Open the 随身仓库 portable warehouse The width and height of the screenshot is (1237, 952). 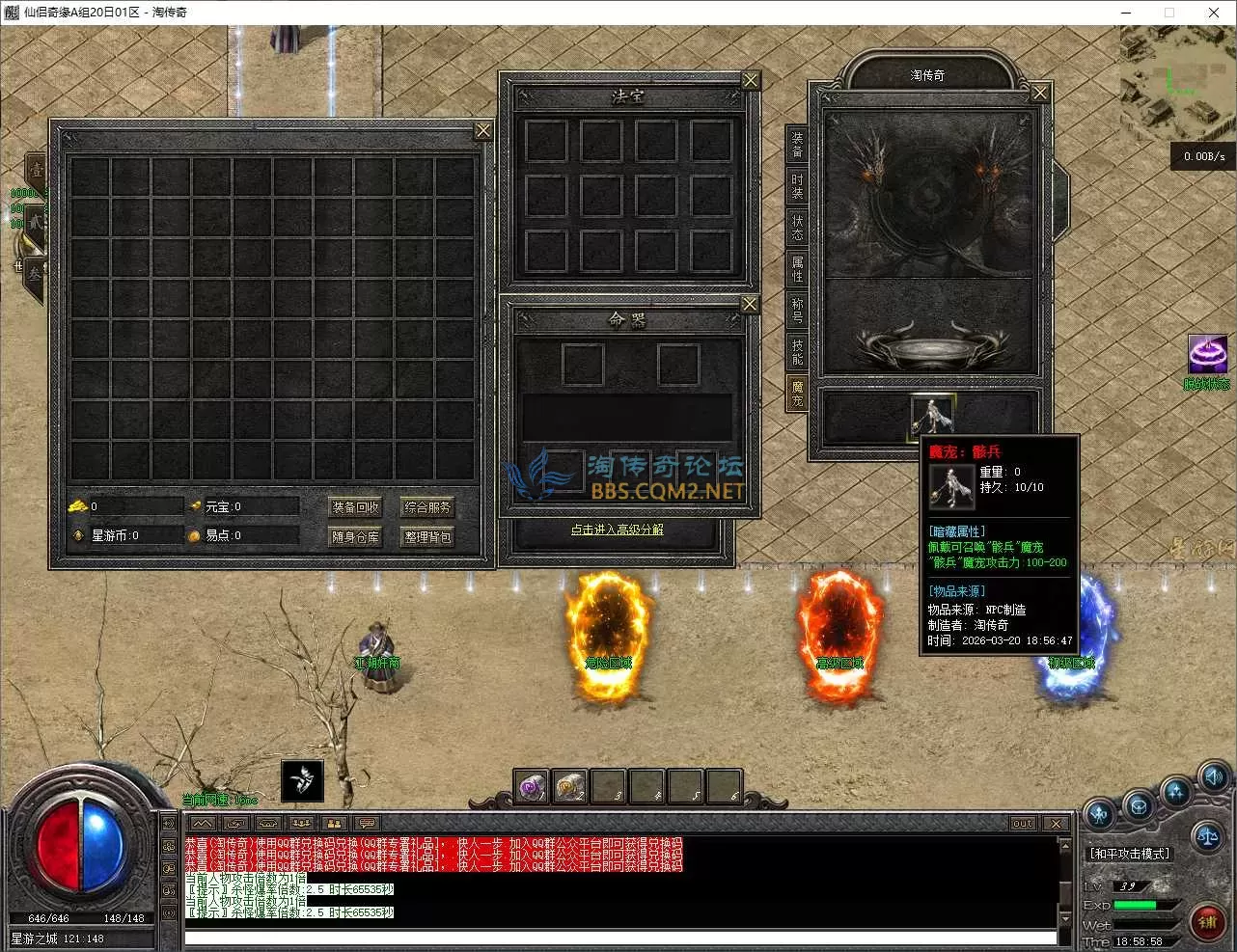click(355, 536)
